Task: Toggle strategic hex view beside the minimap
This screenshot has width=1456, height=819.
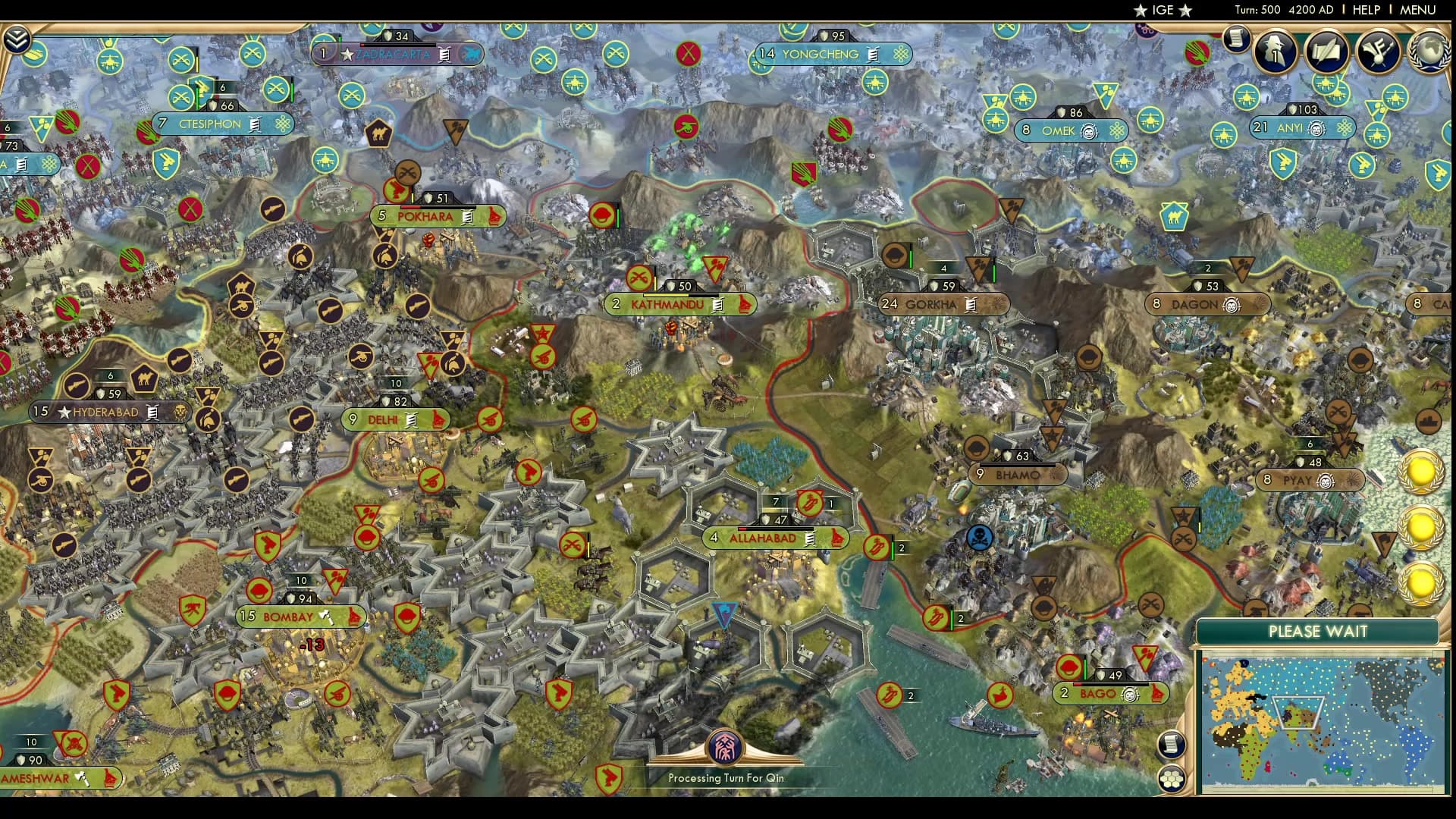Action: (1172, 779)
